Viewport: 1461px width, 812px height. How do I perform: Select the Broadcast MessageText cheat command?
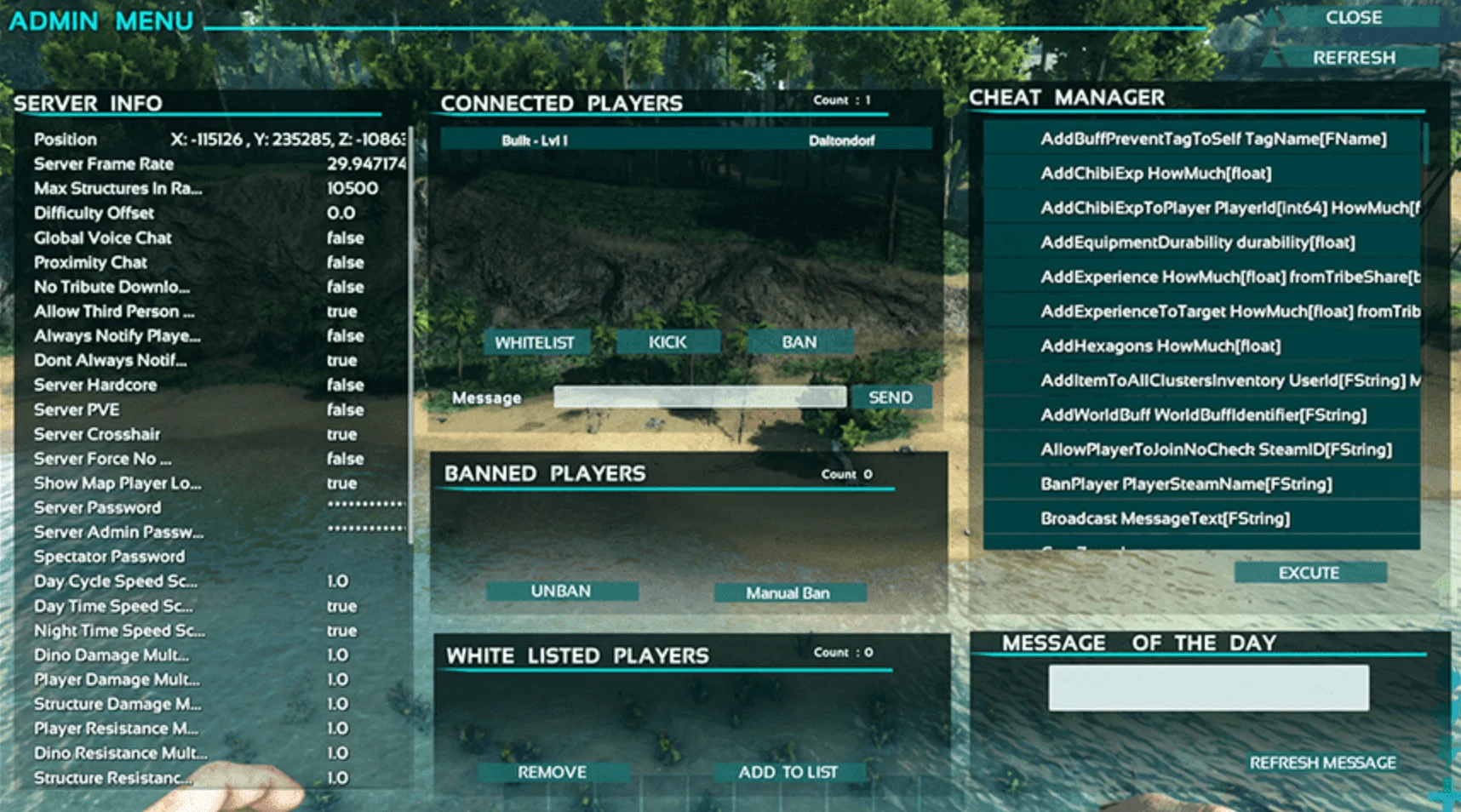[x=1166, y=518]
